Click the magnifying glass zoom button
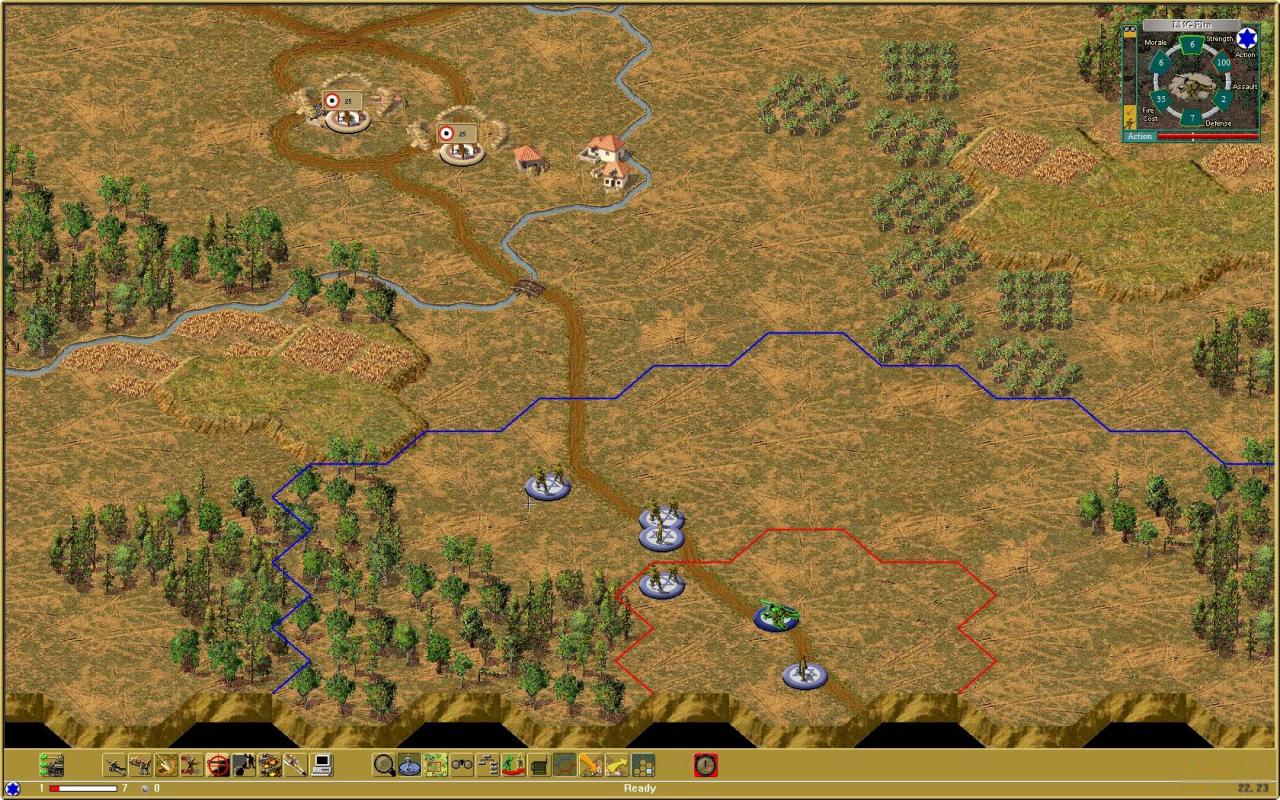 (x=384, y=765)
